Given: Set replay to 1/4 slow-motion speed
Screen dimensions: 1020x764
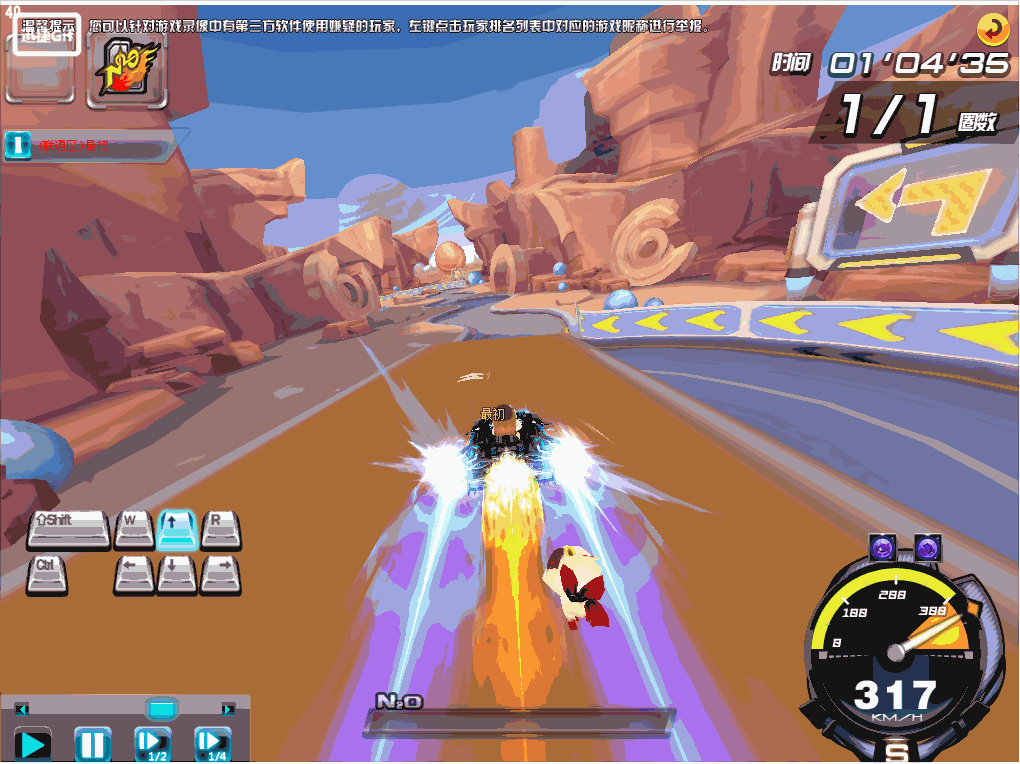Looking at the screenshot, I should (213, 744).
